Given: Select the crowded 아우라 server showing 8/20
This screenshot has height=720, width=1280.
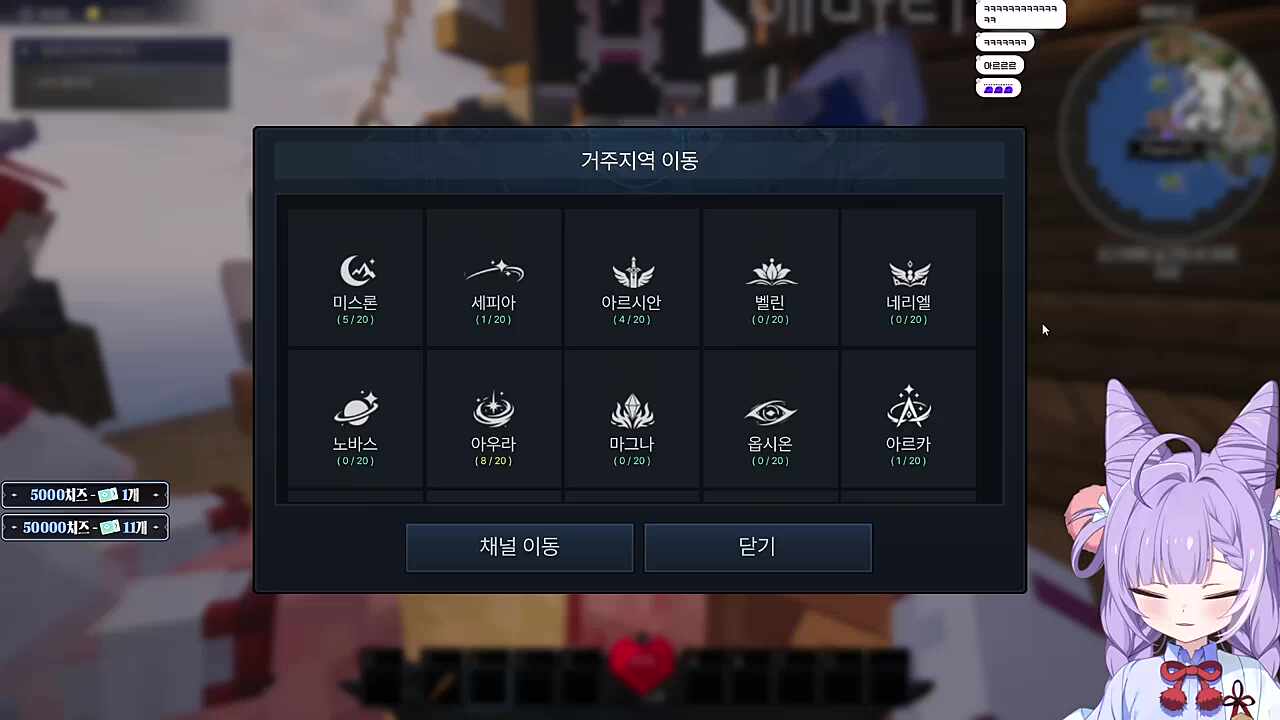Looking at the screenshot, I should [x=493, y=420].
